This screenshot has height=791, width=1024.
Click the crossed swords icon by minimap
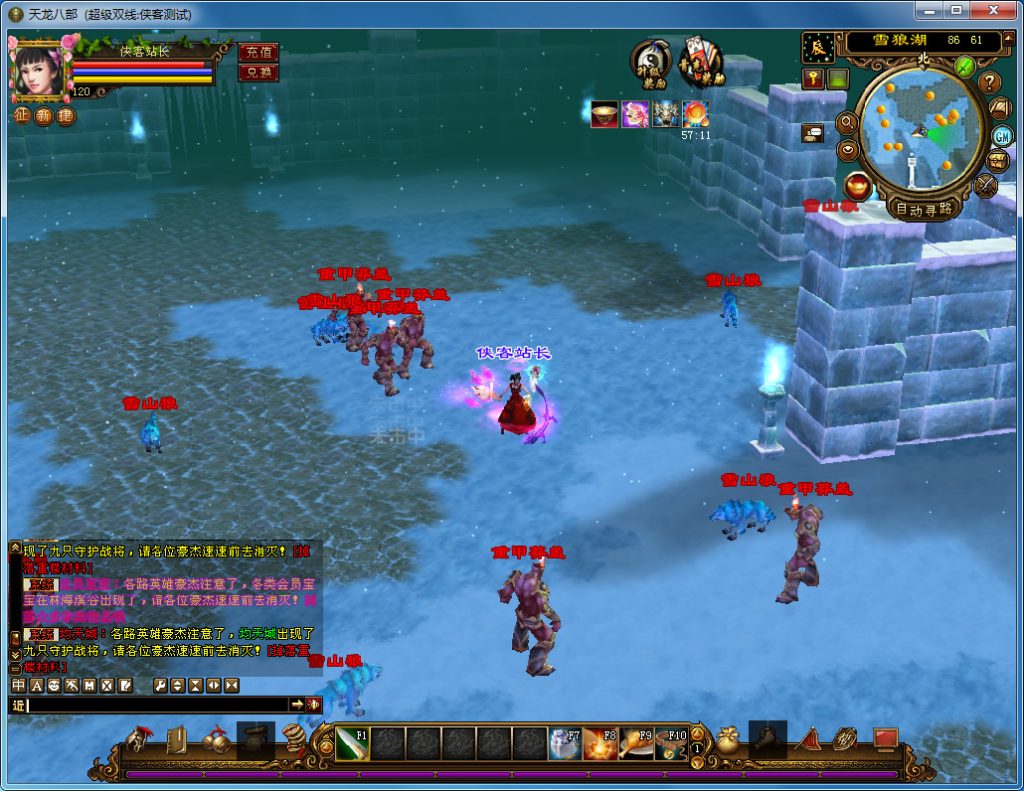click(986, 185)
